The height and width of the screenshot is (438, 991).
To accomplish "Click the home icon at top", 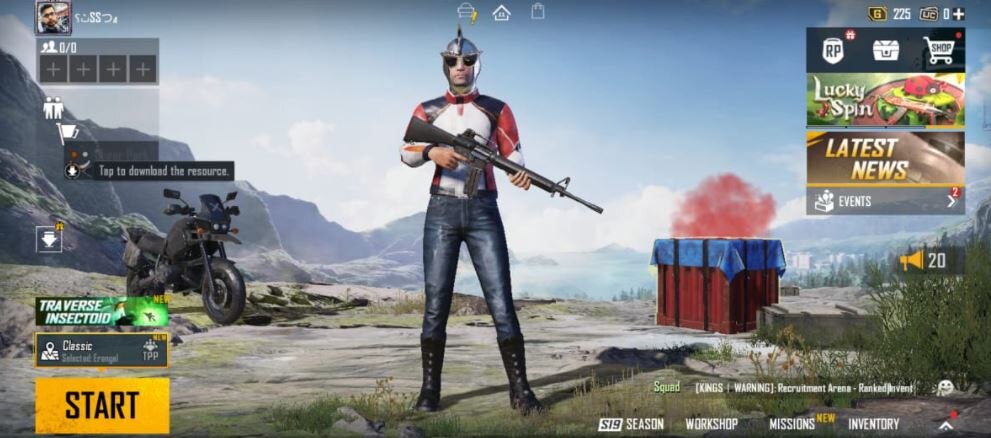I will click(501, 13).
